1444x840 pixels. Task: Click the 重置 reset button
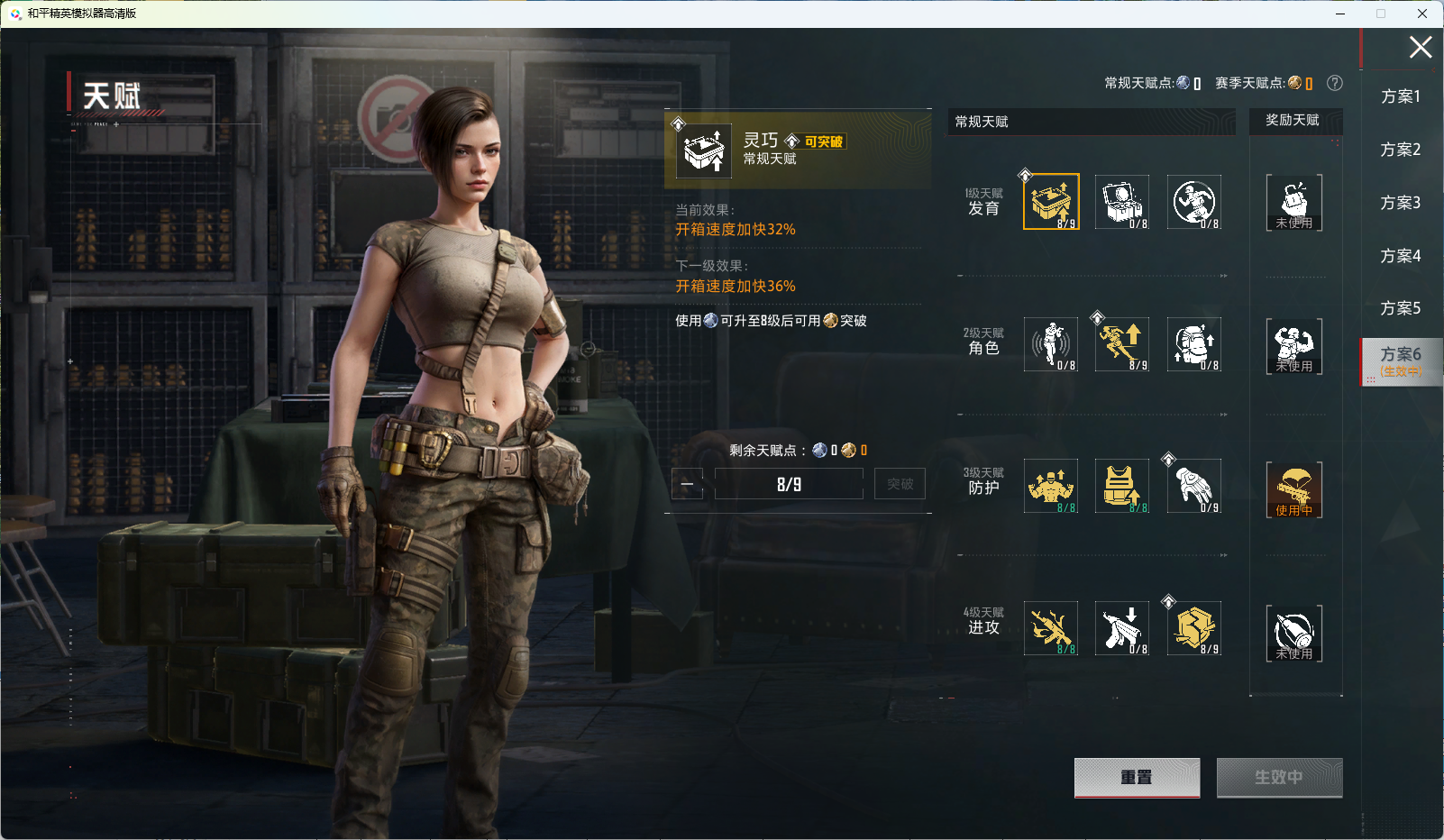(1137, 777)
